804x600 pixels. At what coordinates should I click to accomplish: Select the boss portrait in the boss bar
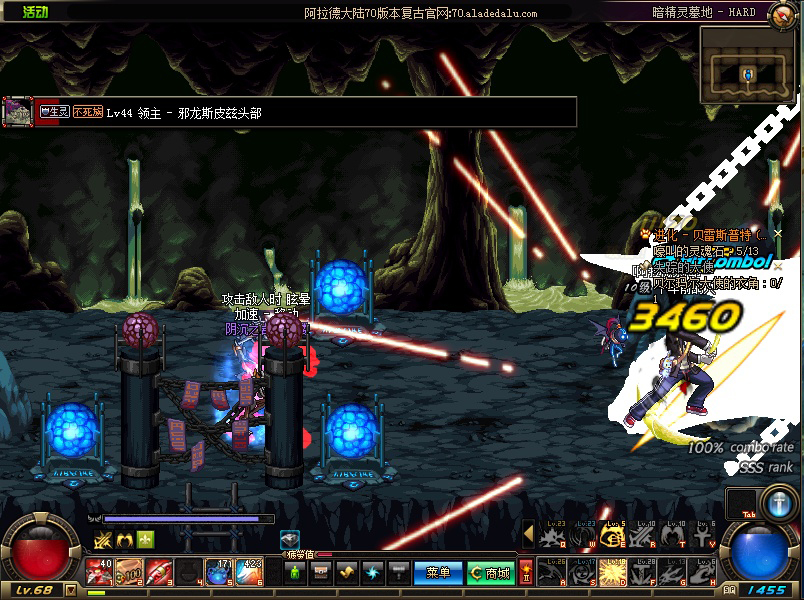[x=17, y=111]
